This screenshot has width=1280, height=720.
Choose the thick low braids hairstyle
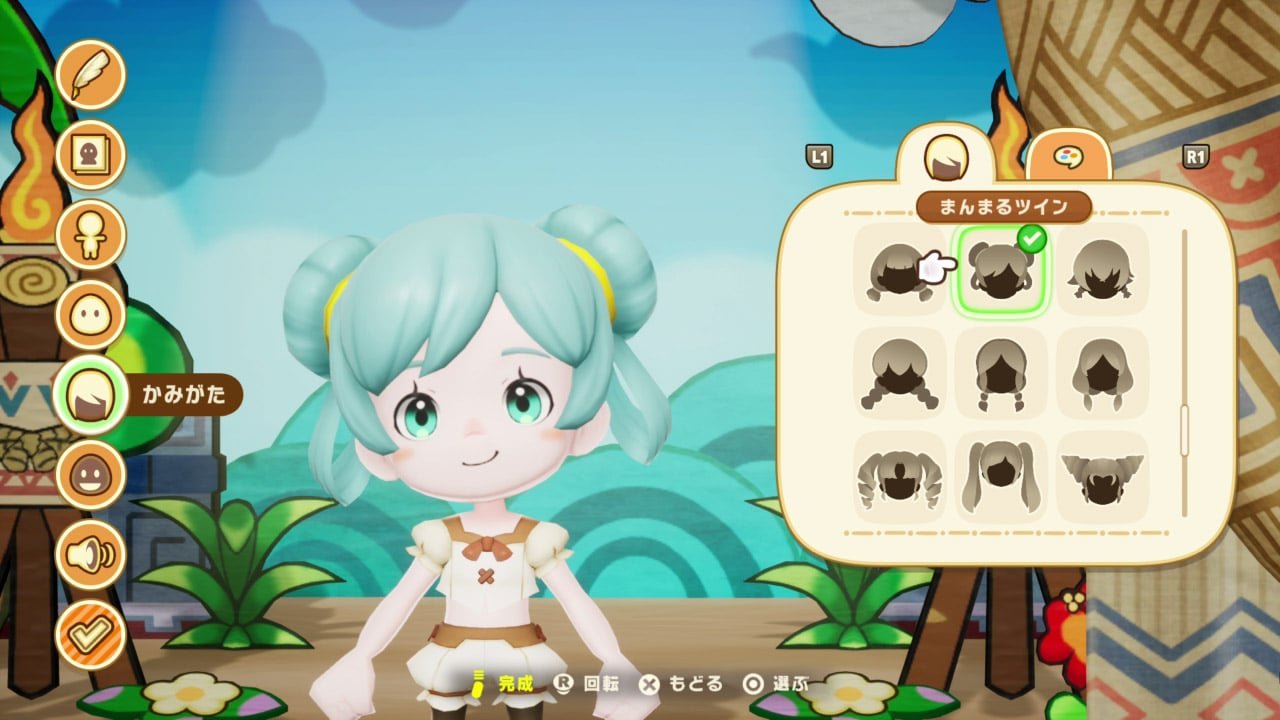[900, 373]
